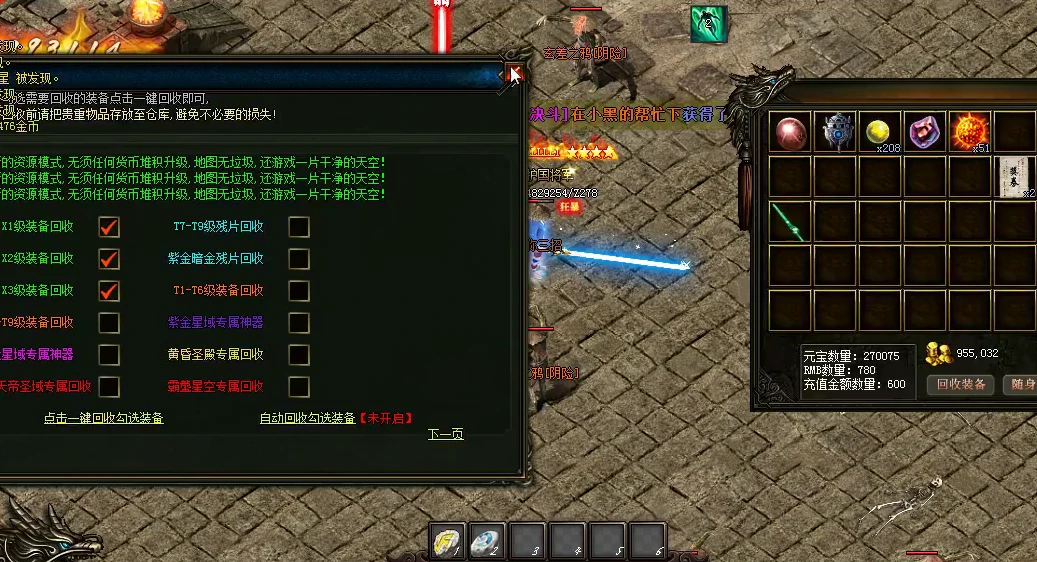Select the red orb in the bag
This screenshot has height=562, width=1037.
[790, 132]
